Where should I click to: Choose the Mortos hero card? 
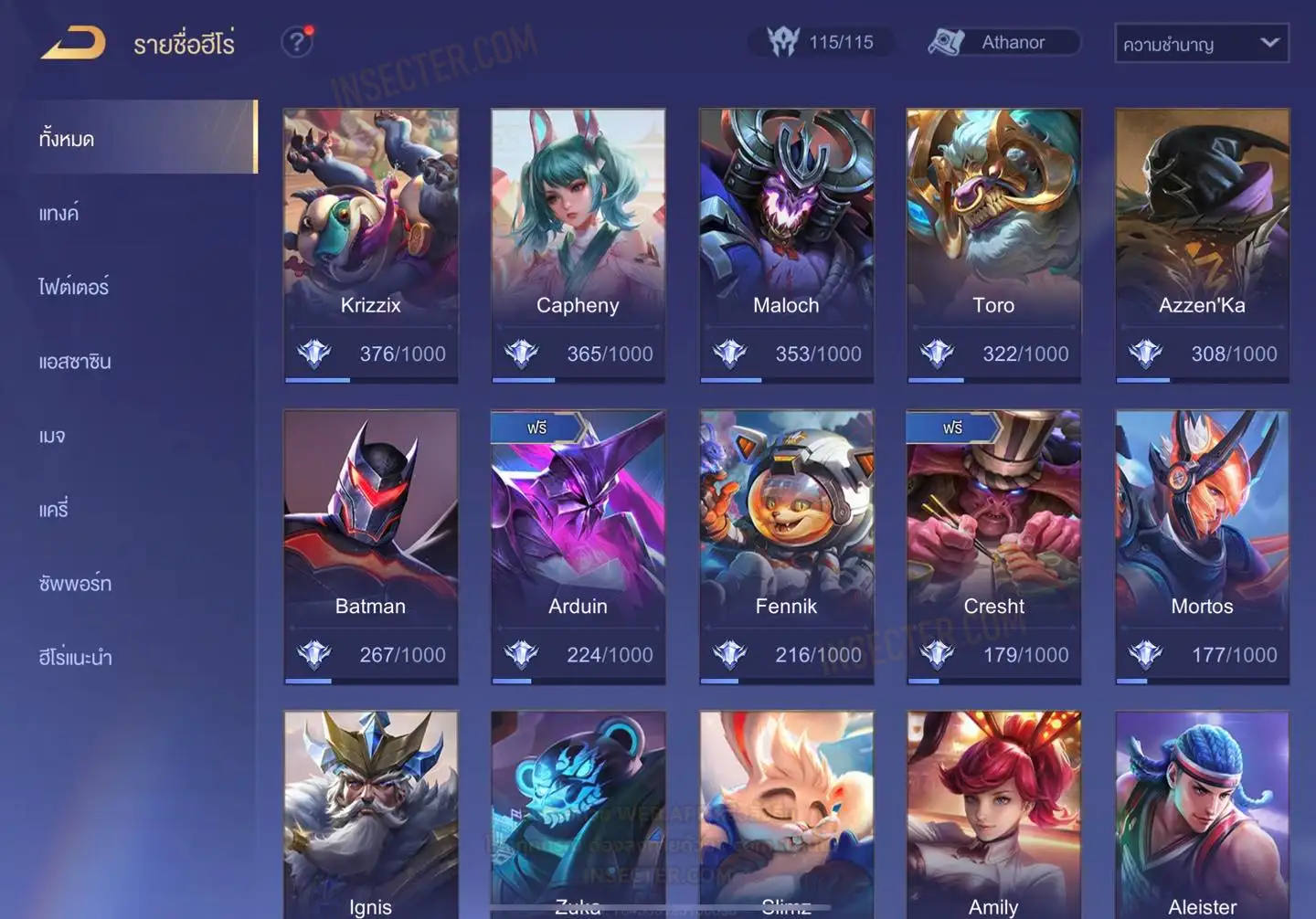point(1202,546)
